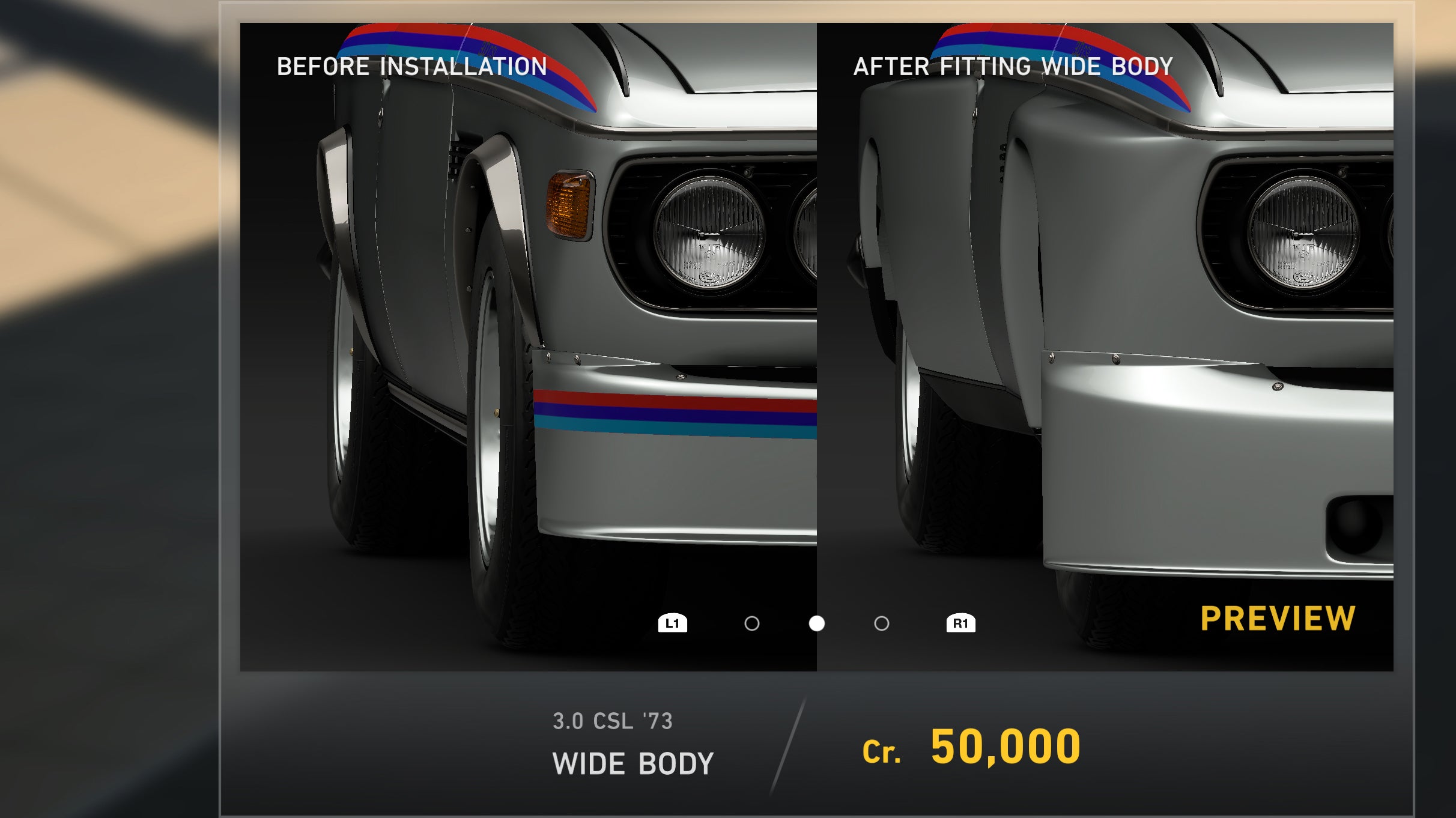Viewport: 1456px width, 818px height.
Task: Choose the filled middle page indicator dot
Action: [816, 623]
